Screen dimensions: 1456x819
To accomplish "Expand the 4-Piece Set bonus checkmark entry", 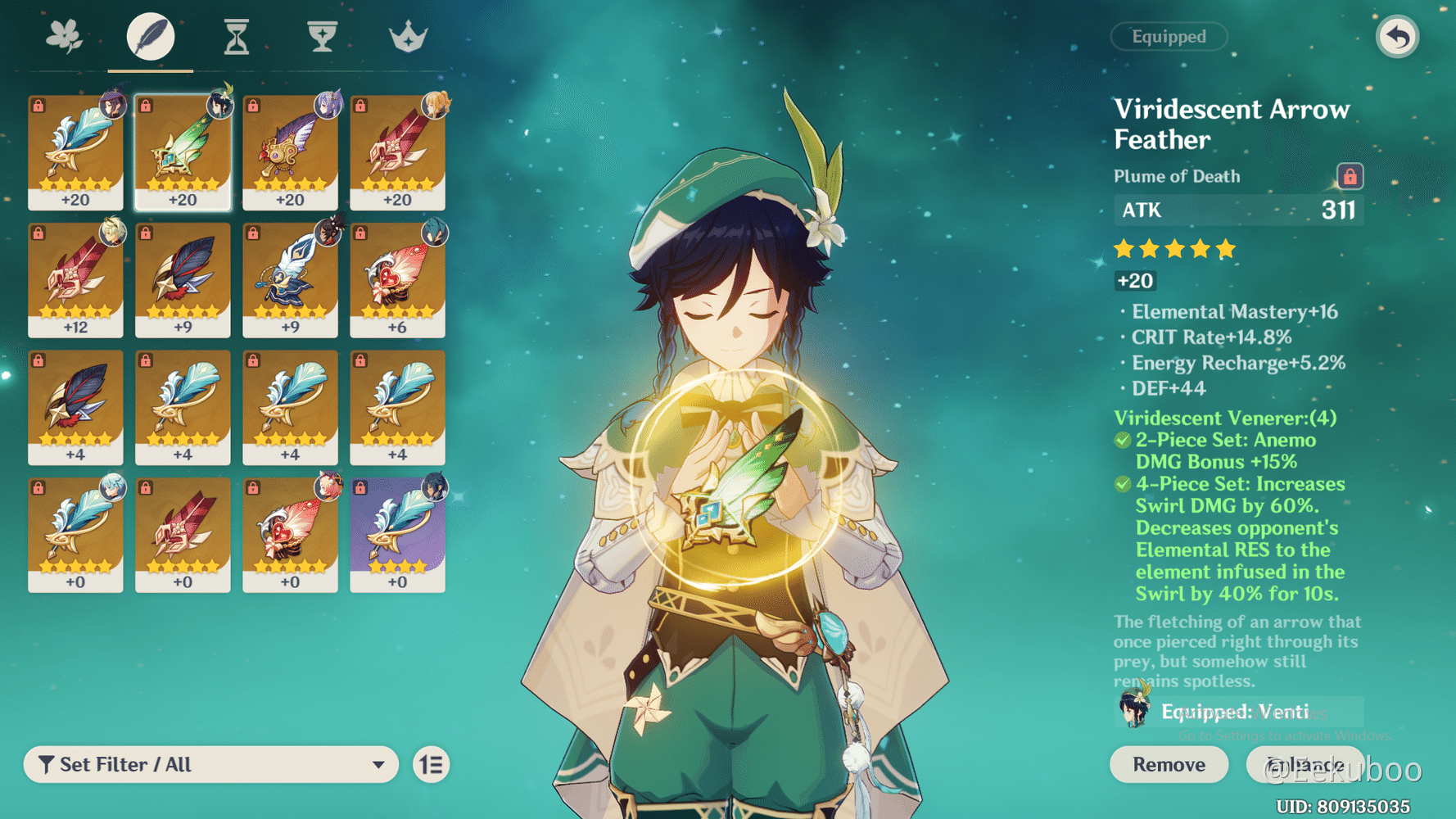I will click(x=1123, y=484).
